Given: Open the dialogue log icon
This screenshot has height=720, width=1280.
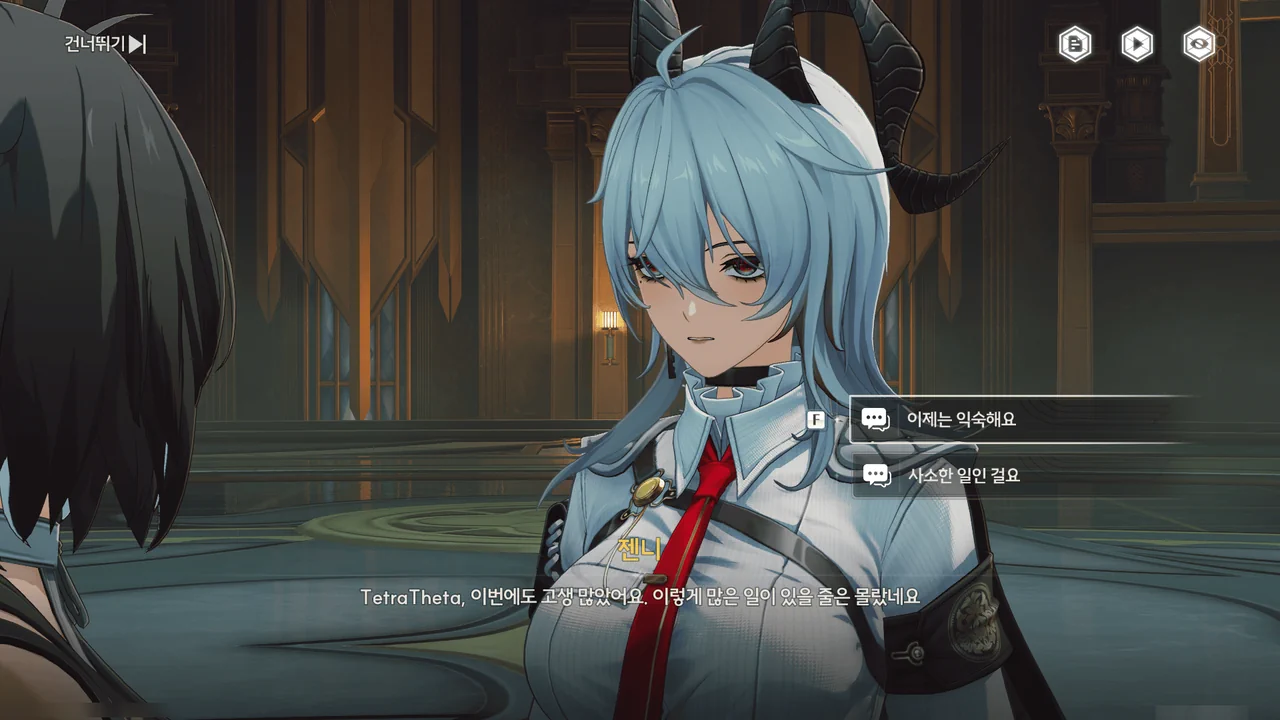Looking at the screenshot, I should pos(1075,44).
